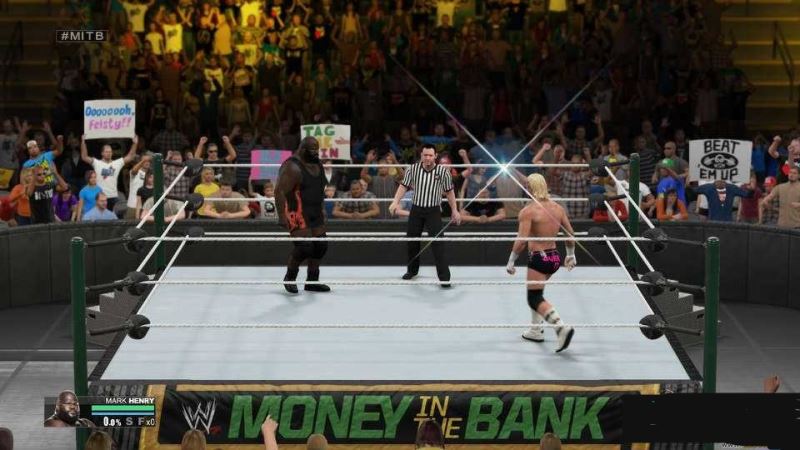Click the #MITB hashtag overlay
Image resolution: width=800 pixels, height=450 pixels.
(82, 36)
